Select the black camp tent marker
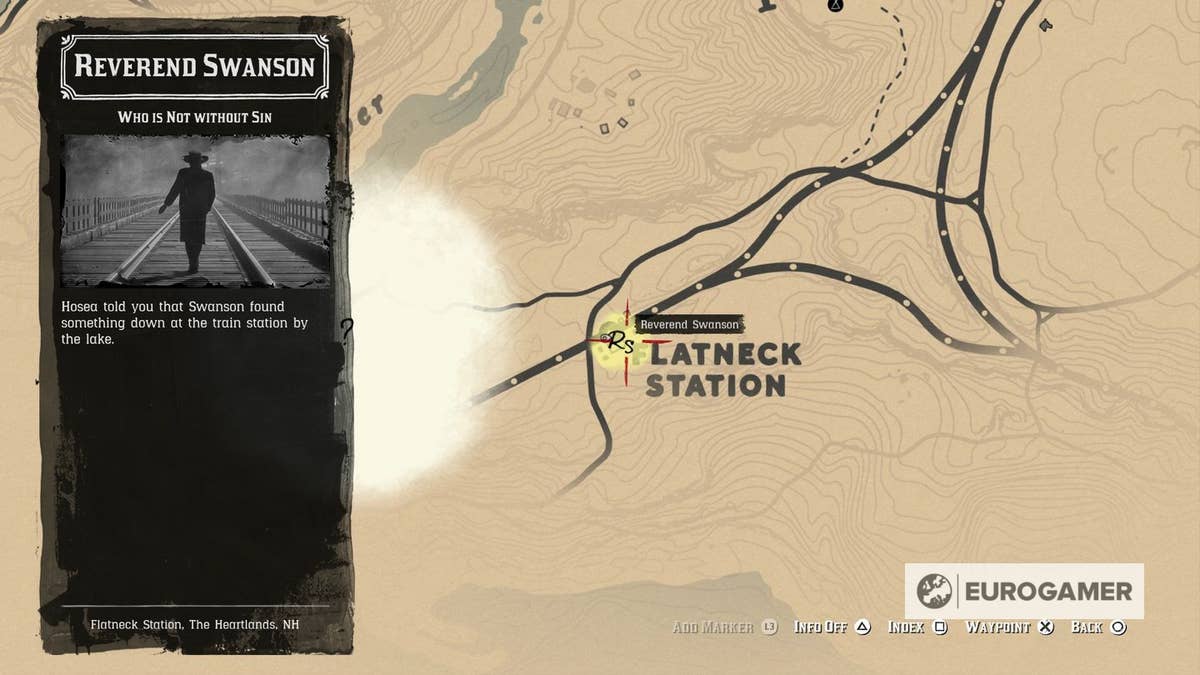This screenshot has width=1200, height=675. pyautogui.click(x=835, y=6)
